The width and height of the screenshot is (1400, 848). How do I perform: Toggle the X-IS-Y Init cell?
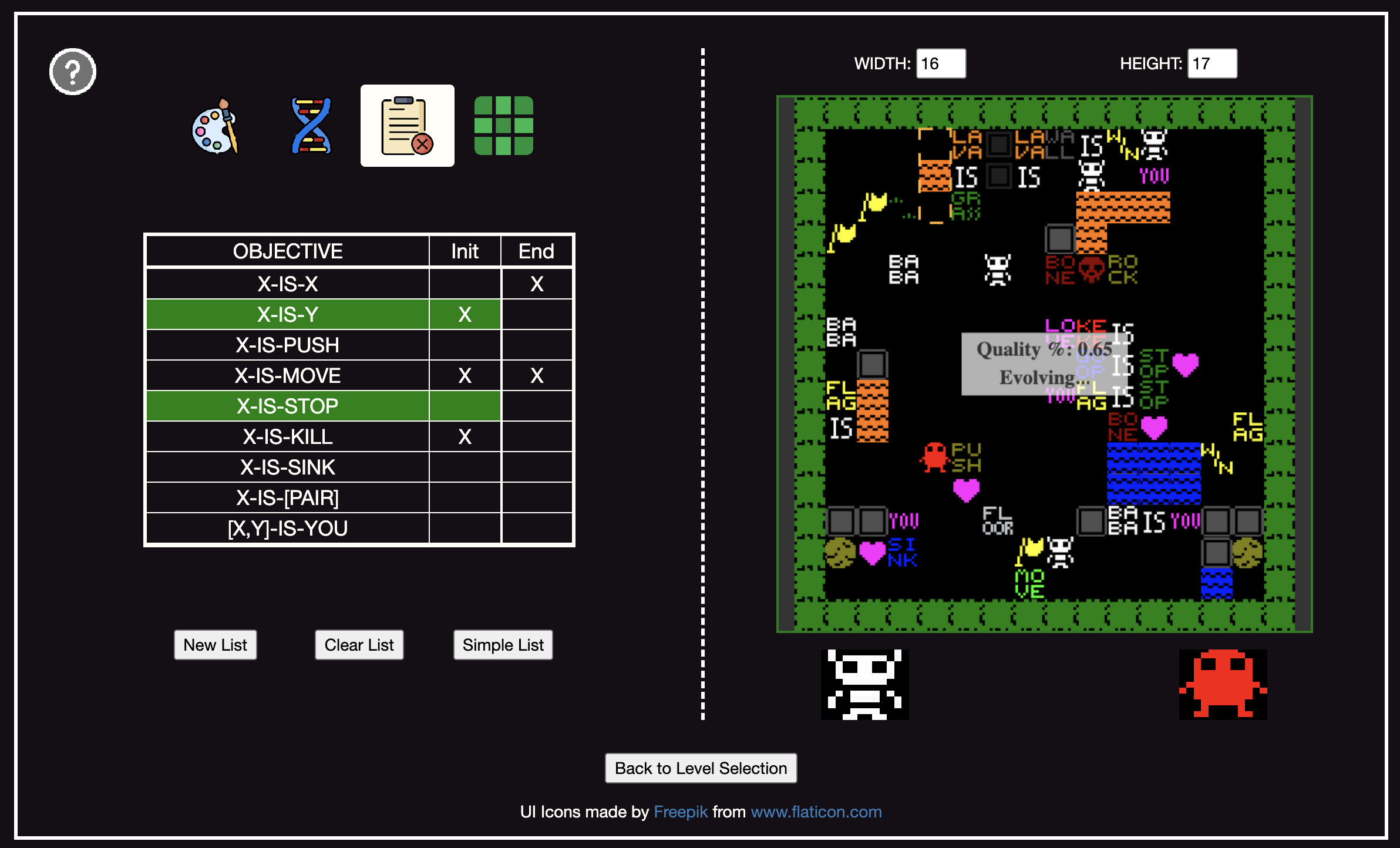coord(465,315)
